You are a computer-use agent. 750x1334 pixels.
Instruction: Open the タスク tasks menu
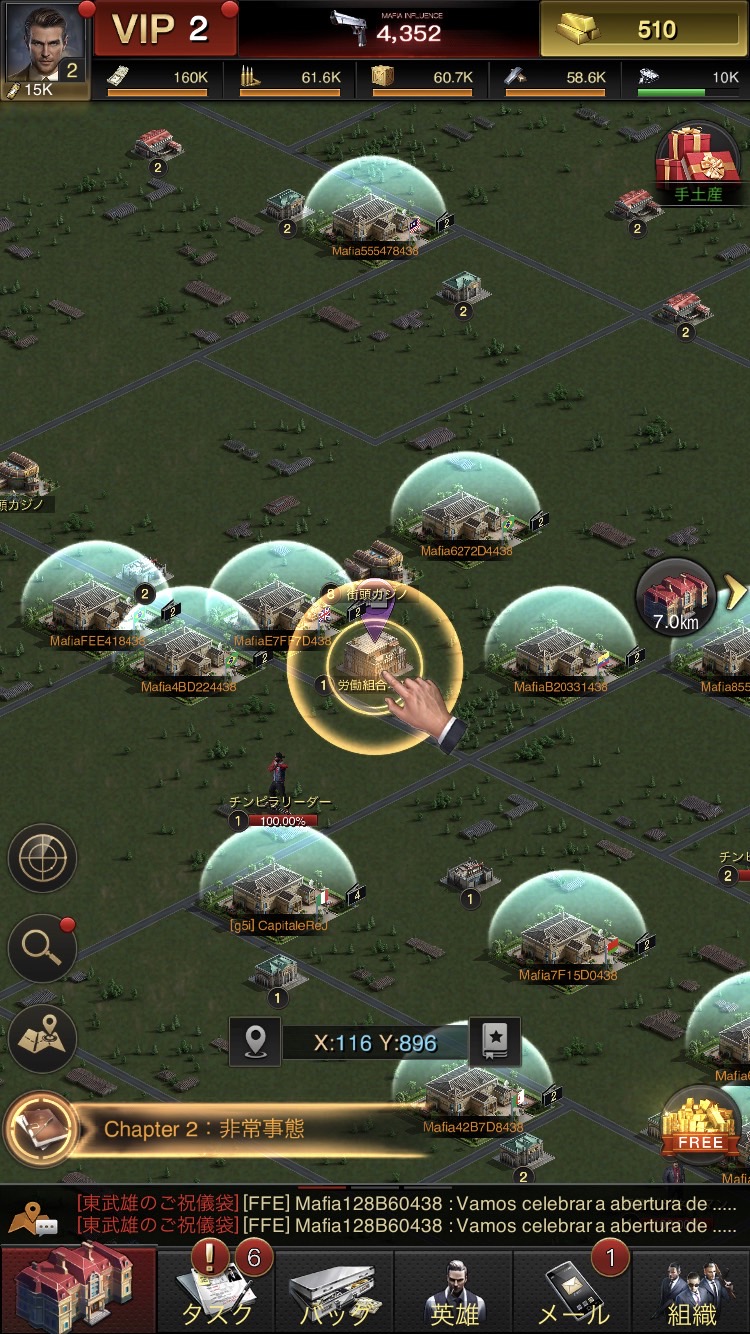(x=217, y=1291)
